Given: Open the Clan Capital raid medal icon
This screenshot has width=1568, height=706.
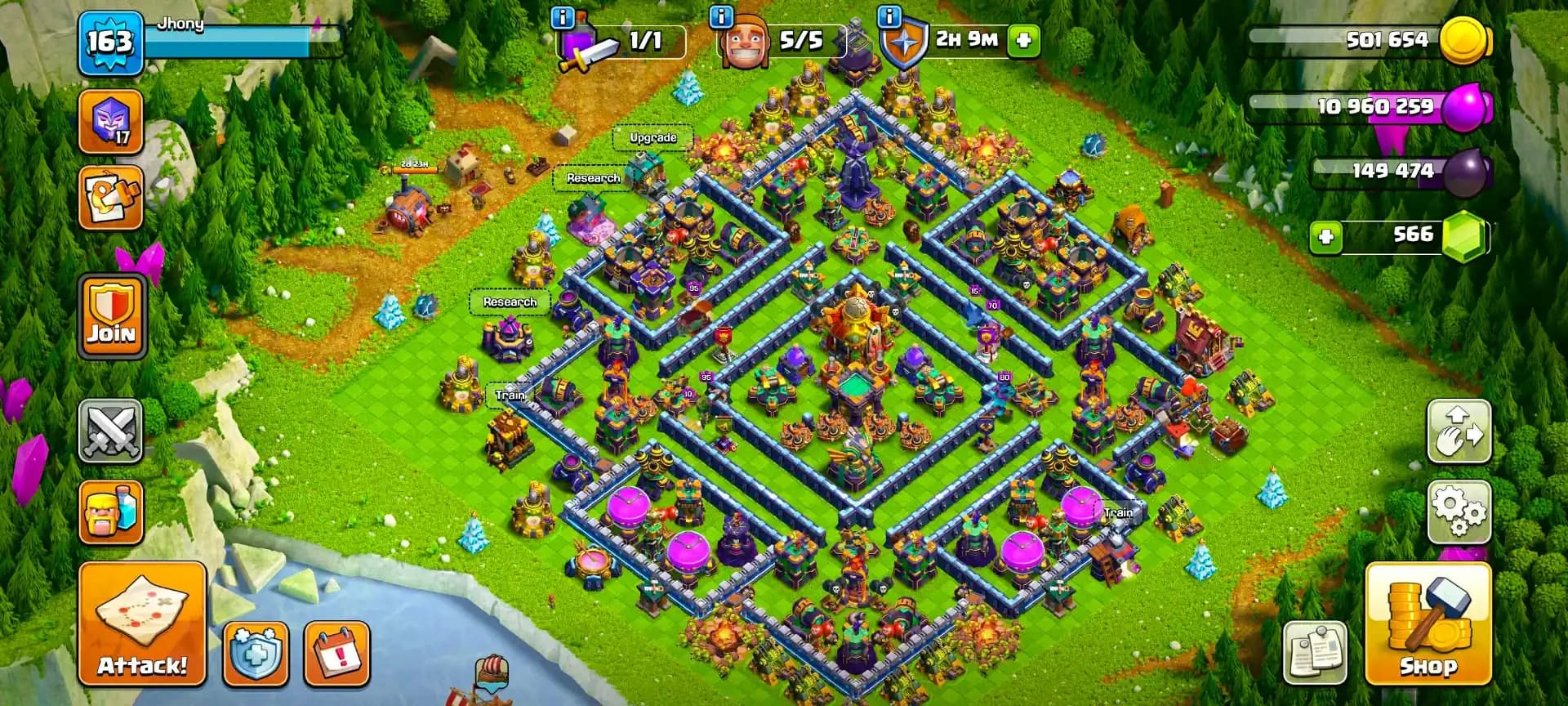Looking at the screenshot, I should (110, 121).
